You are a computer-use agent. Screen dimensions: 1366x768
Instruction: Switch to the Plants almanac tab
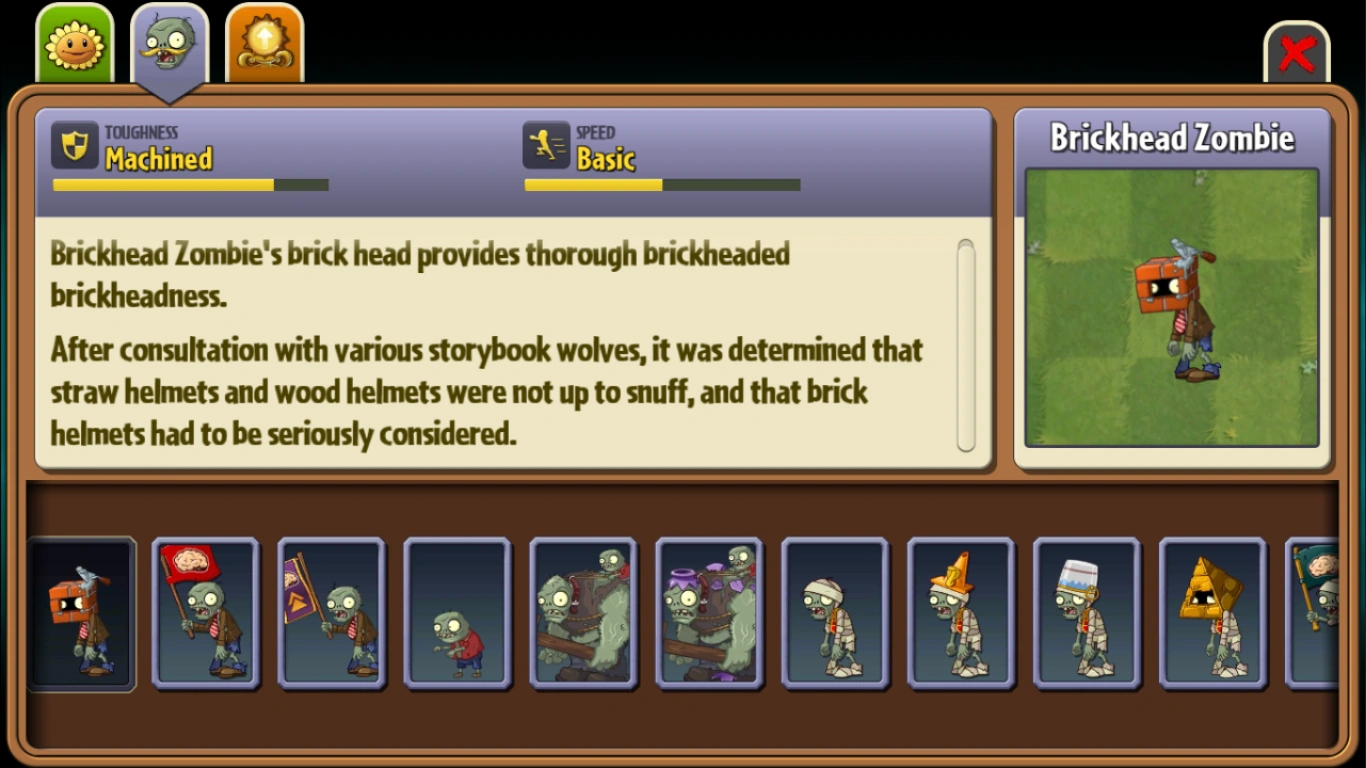point(73,40)
